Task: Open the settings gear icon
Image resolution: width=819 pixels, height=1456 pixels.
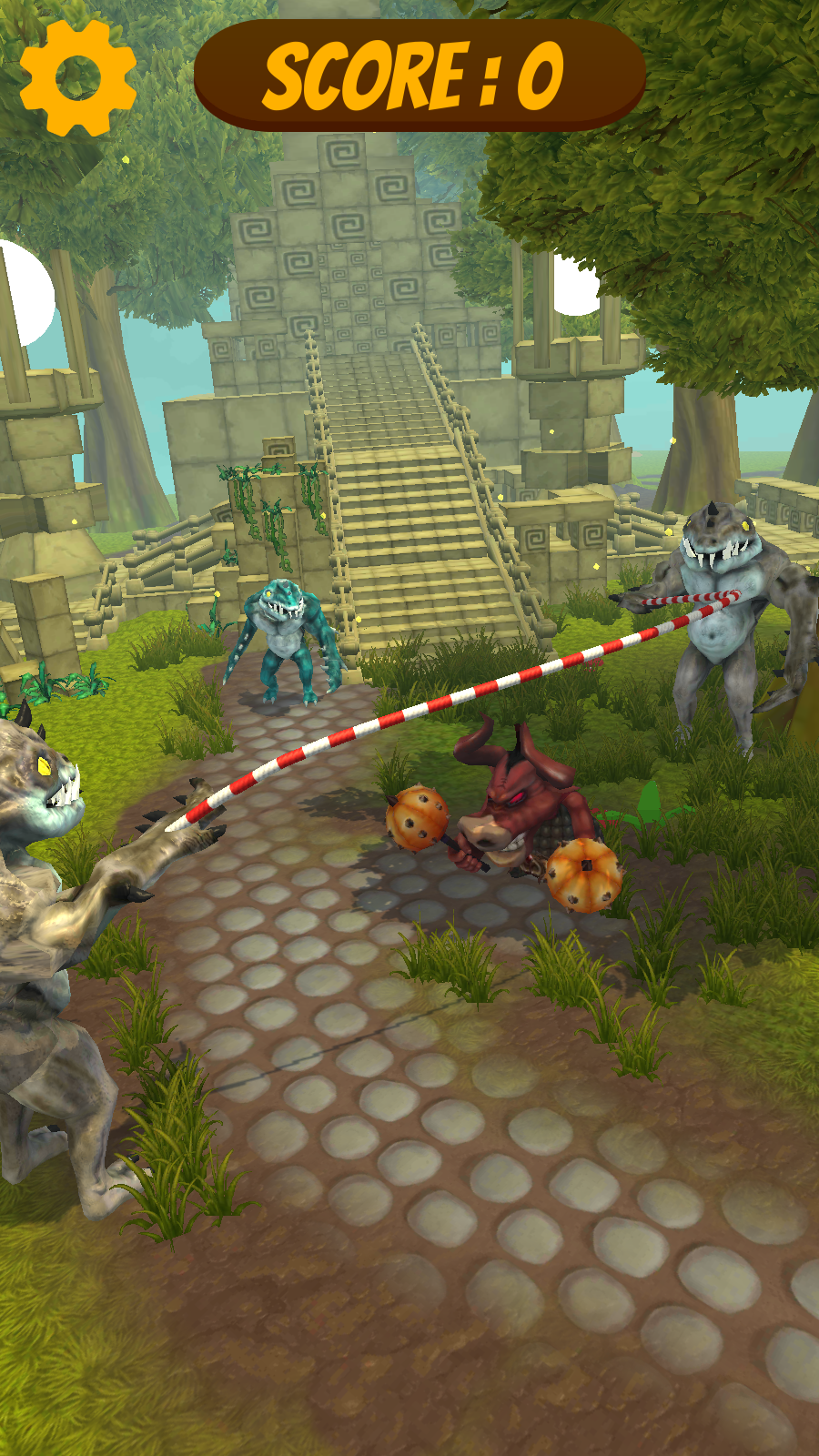Action: tap(78, 78)
